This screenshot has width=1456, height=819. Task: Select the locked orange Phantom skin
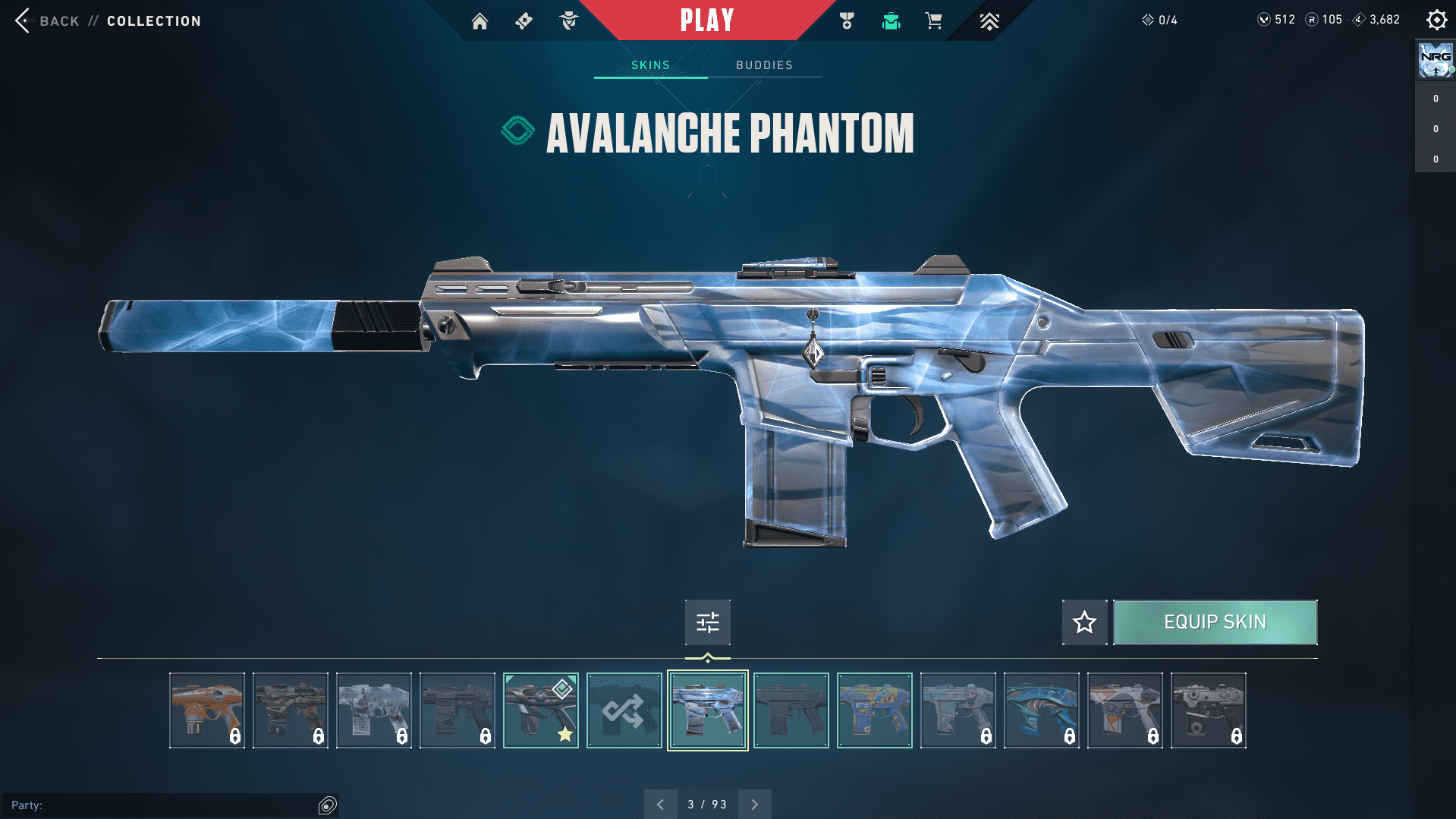tap(206, 710)
